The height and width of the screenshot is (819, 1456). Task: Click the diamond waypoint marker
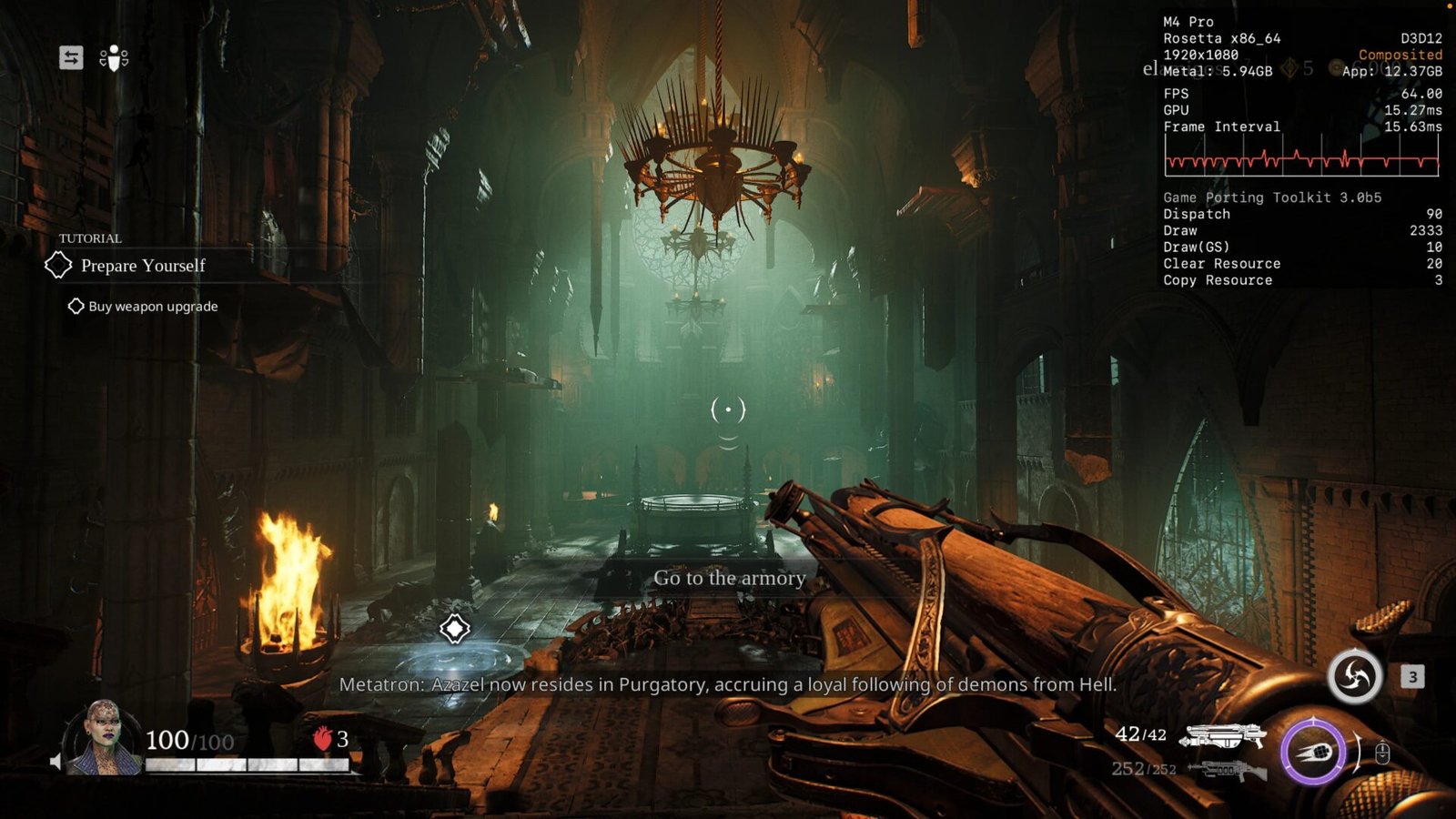[x=455, y=629]
